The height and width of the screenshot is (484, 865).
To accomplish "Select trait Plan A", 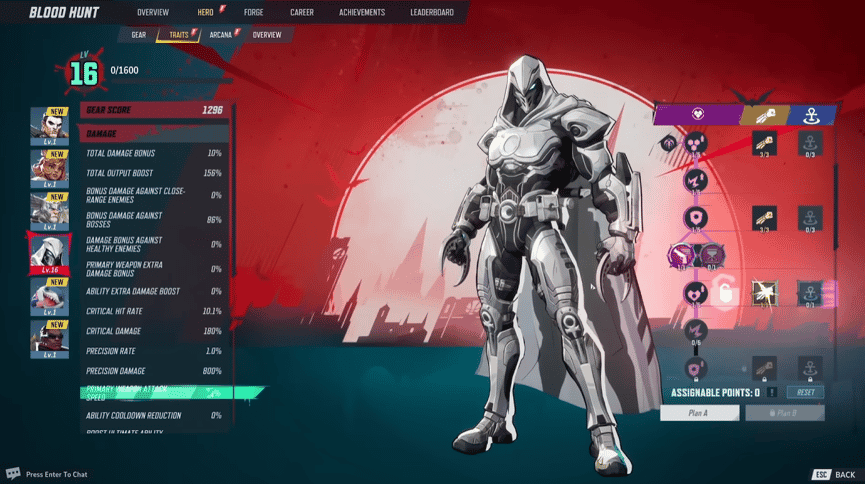I will pos(699,413).
